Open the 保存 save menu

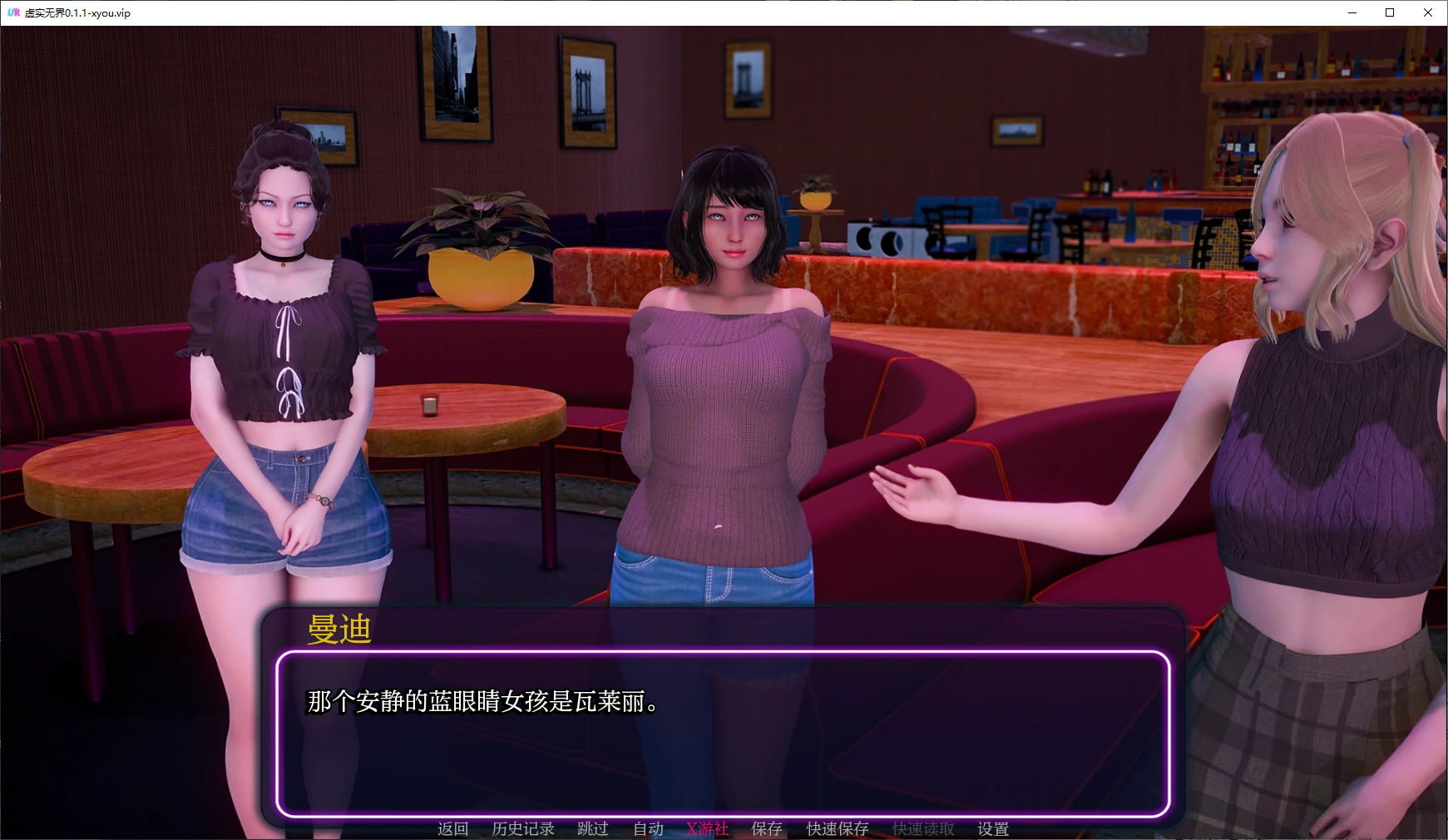click(767, 828)
